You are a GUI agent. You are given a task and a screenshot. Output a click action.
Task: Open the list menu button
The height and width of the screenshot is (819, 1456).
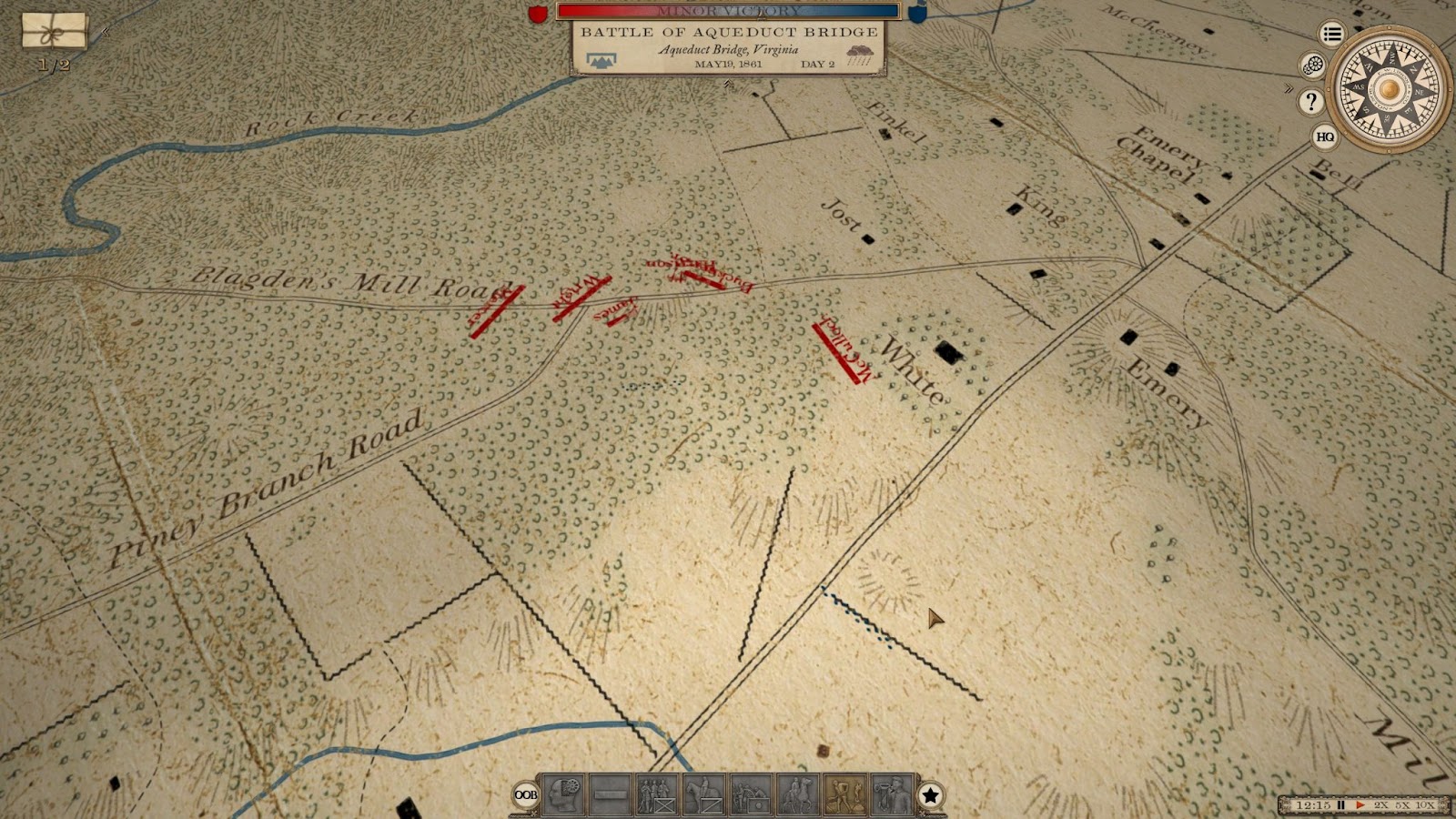click(x=1332, y=35)
